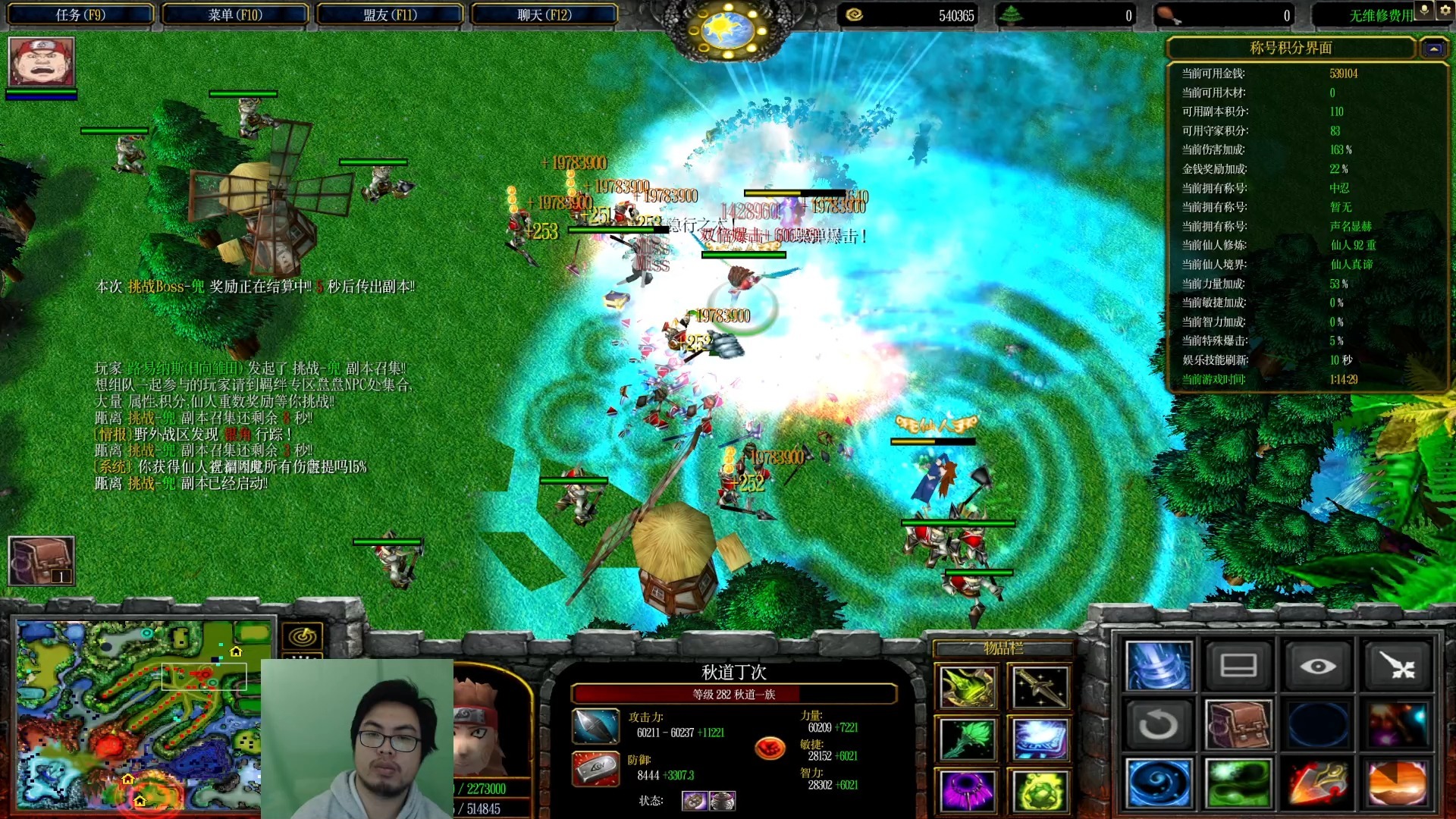Select the starry dagger item slot

[x=1040, y=687]
